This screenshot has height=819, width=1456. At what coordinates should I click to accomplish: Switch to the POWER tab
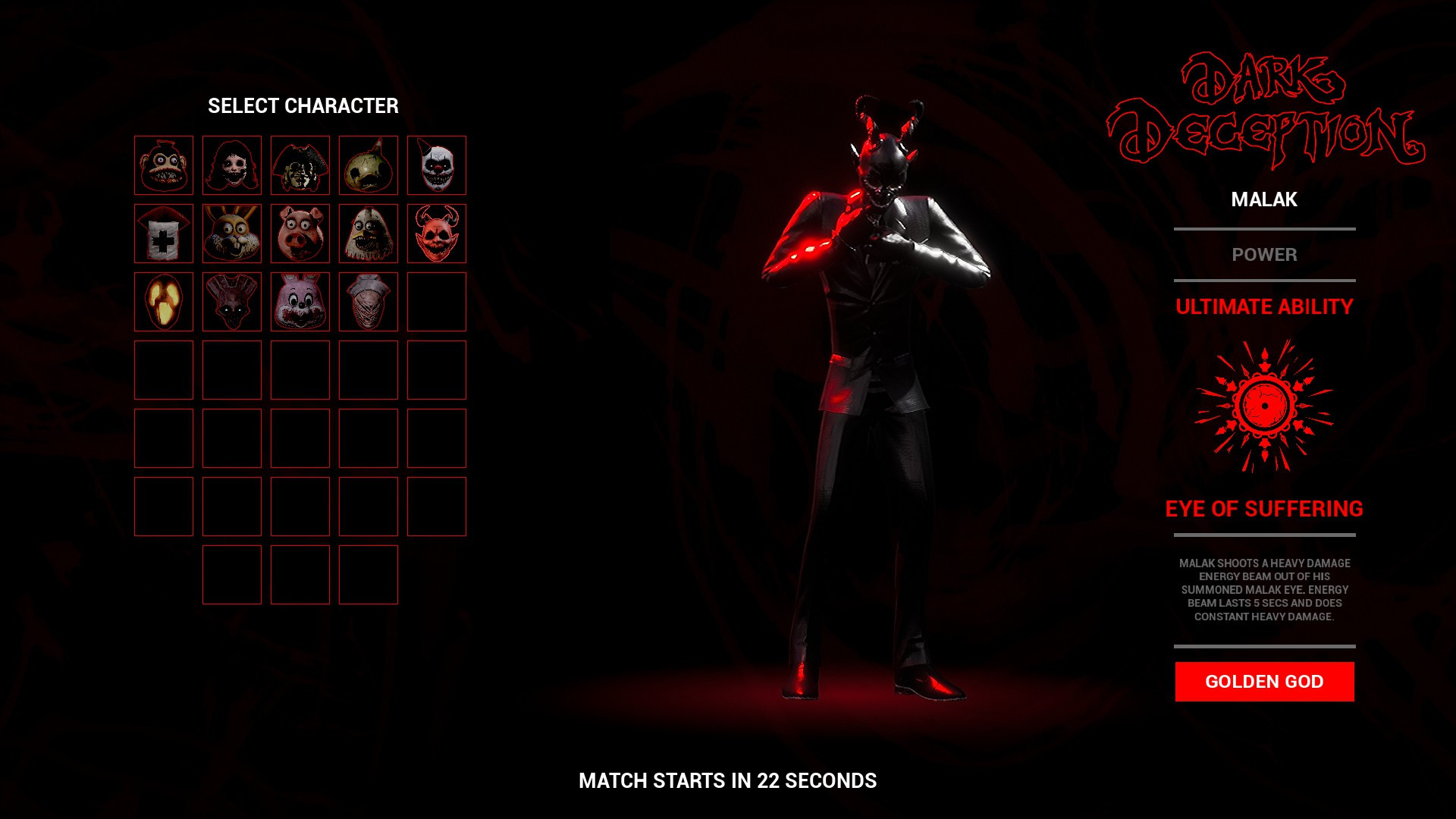pos(1263,256)
